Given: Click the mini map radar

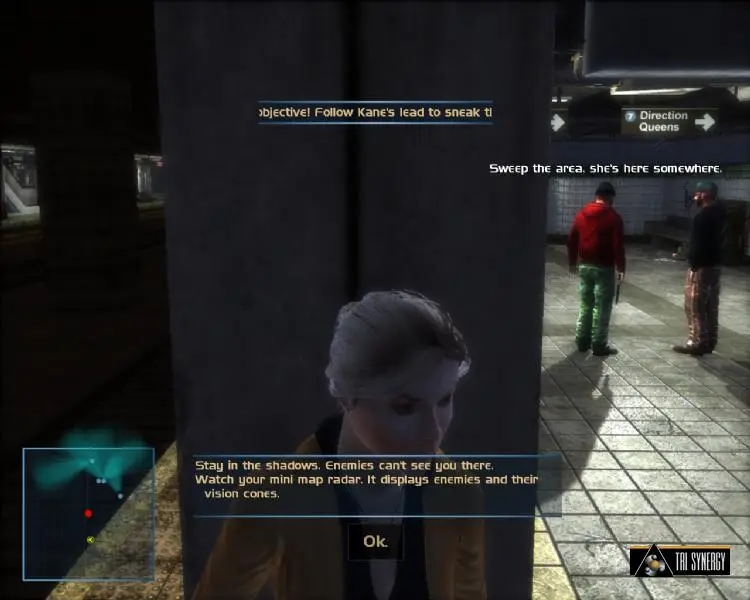Looking at the screenshot, I should [89, 514].
